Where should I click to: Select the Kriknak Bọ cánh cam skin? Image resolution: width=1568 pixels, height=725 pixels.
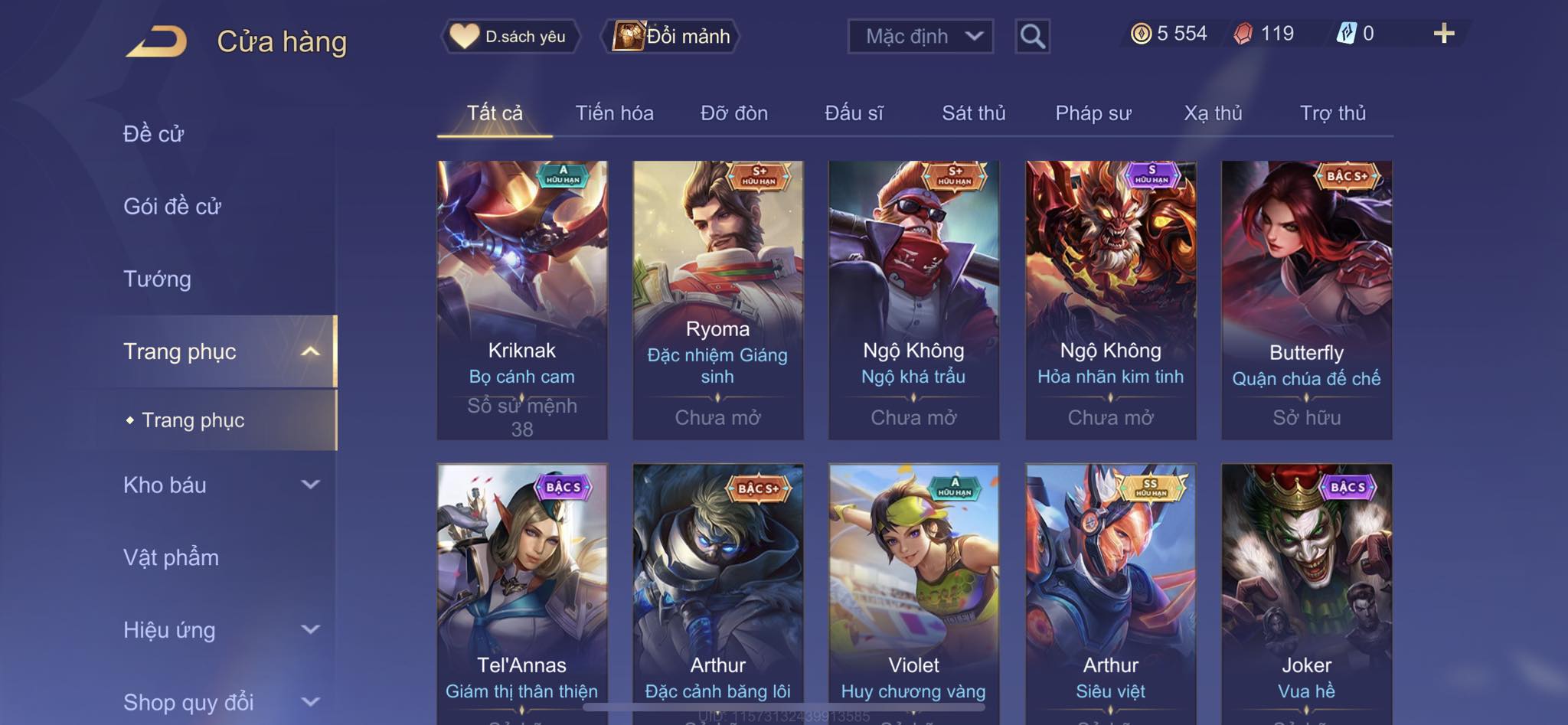[522, 299]
